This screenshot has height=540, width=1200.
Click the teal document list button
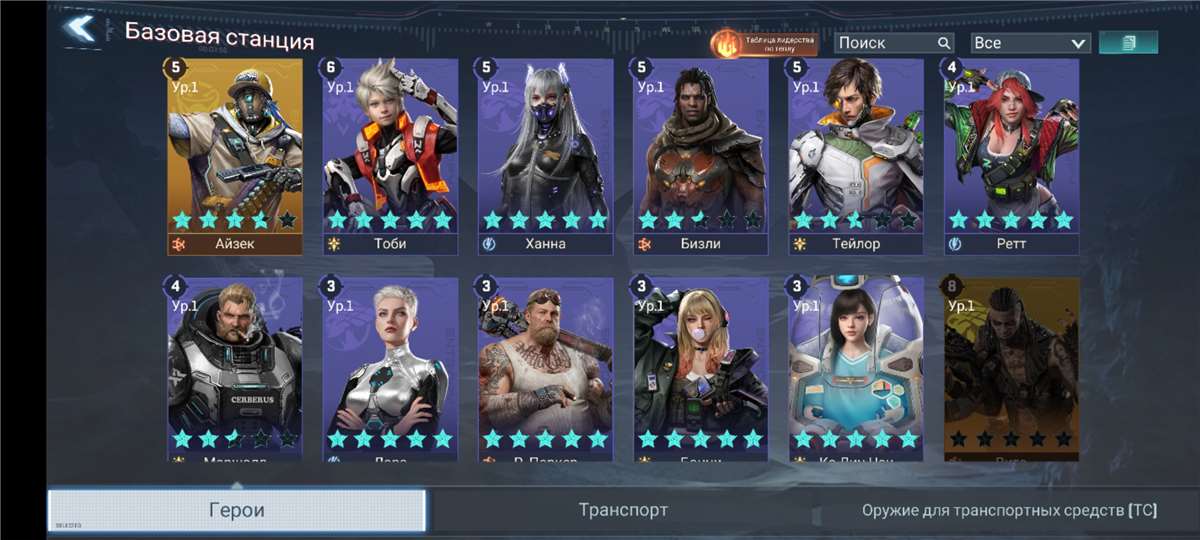click(x=1128, y=42)
